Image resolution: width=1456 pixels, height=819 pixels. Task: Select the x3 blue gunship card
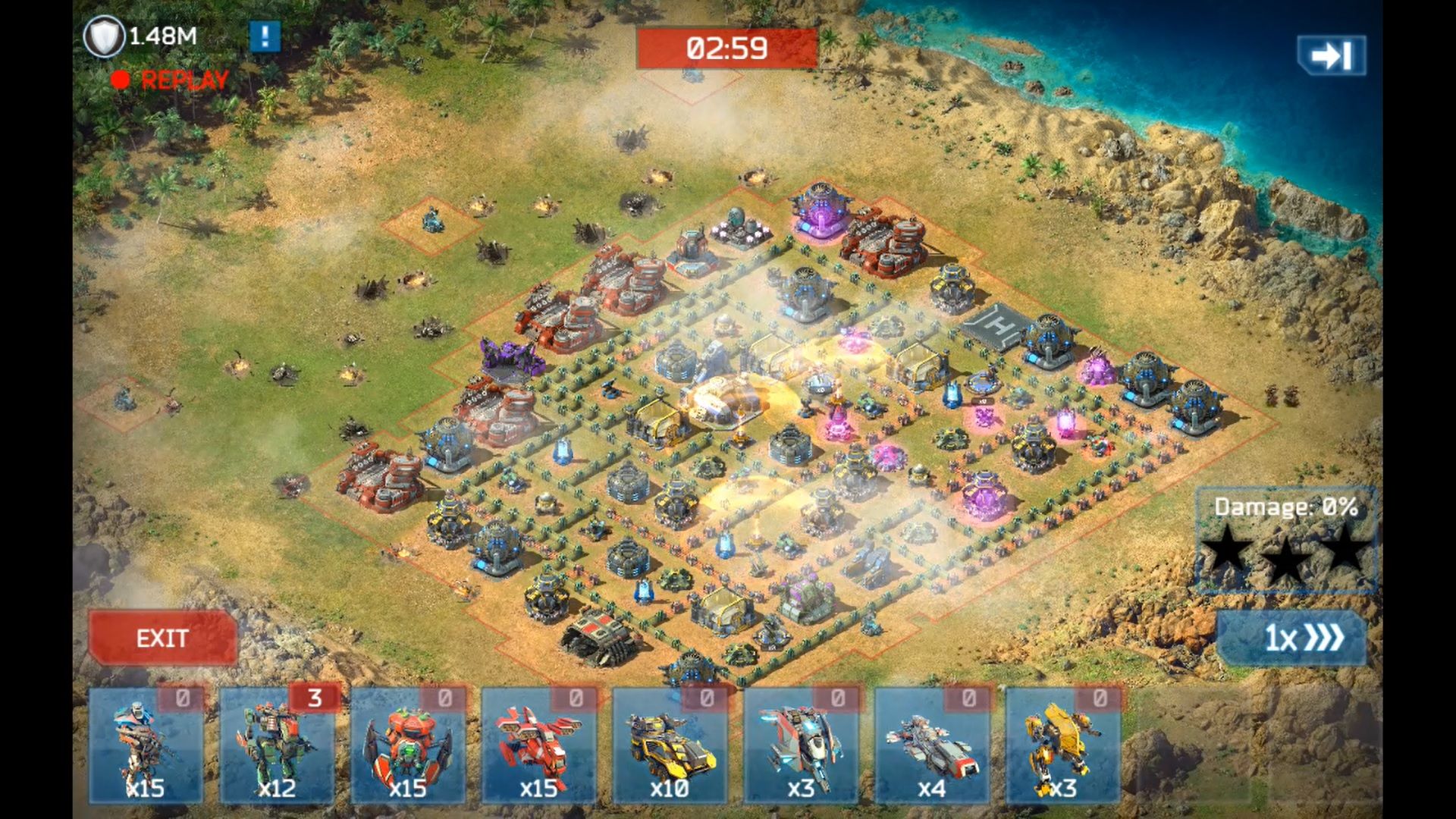click(x=801, y=745)
